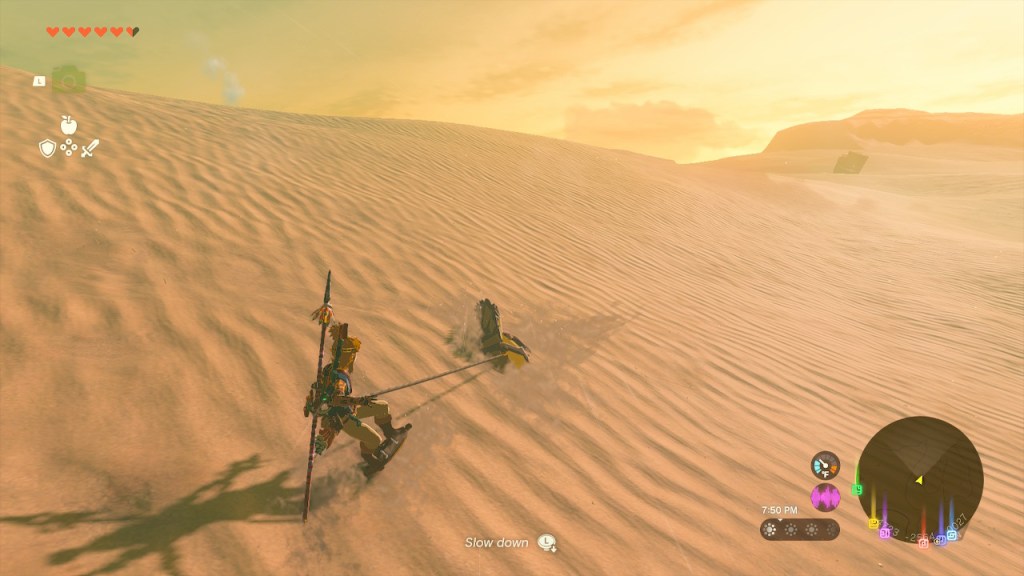Open the circular minimap
This screenshot has height=576, width=1024.
pyautogui.click(x=920, y=479)
